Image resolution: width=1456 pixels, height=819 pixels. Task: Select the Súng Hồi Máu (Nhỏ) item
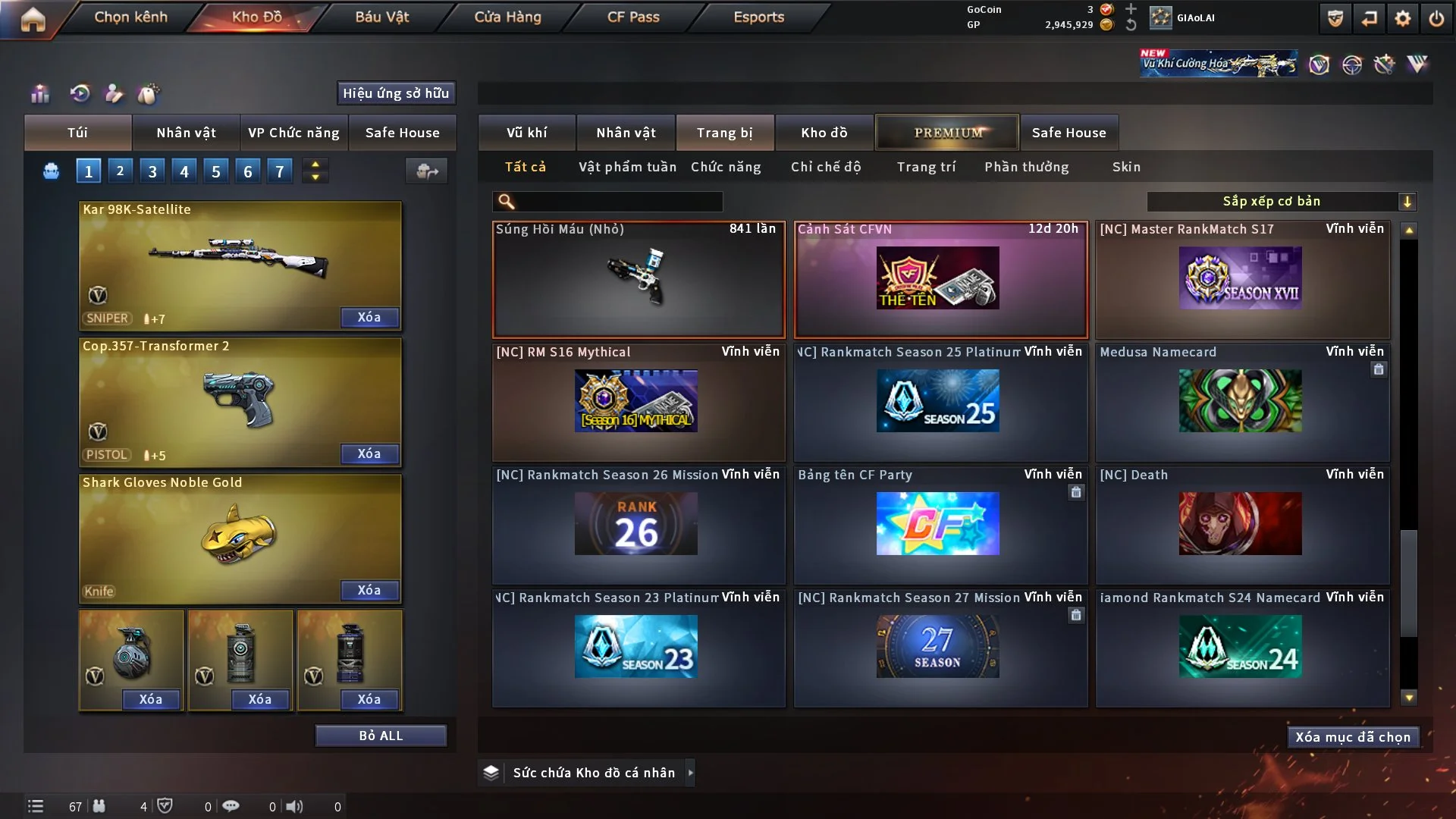639,279
